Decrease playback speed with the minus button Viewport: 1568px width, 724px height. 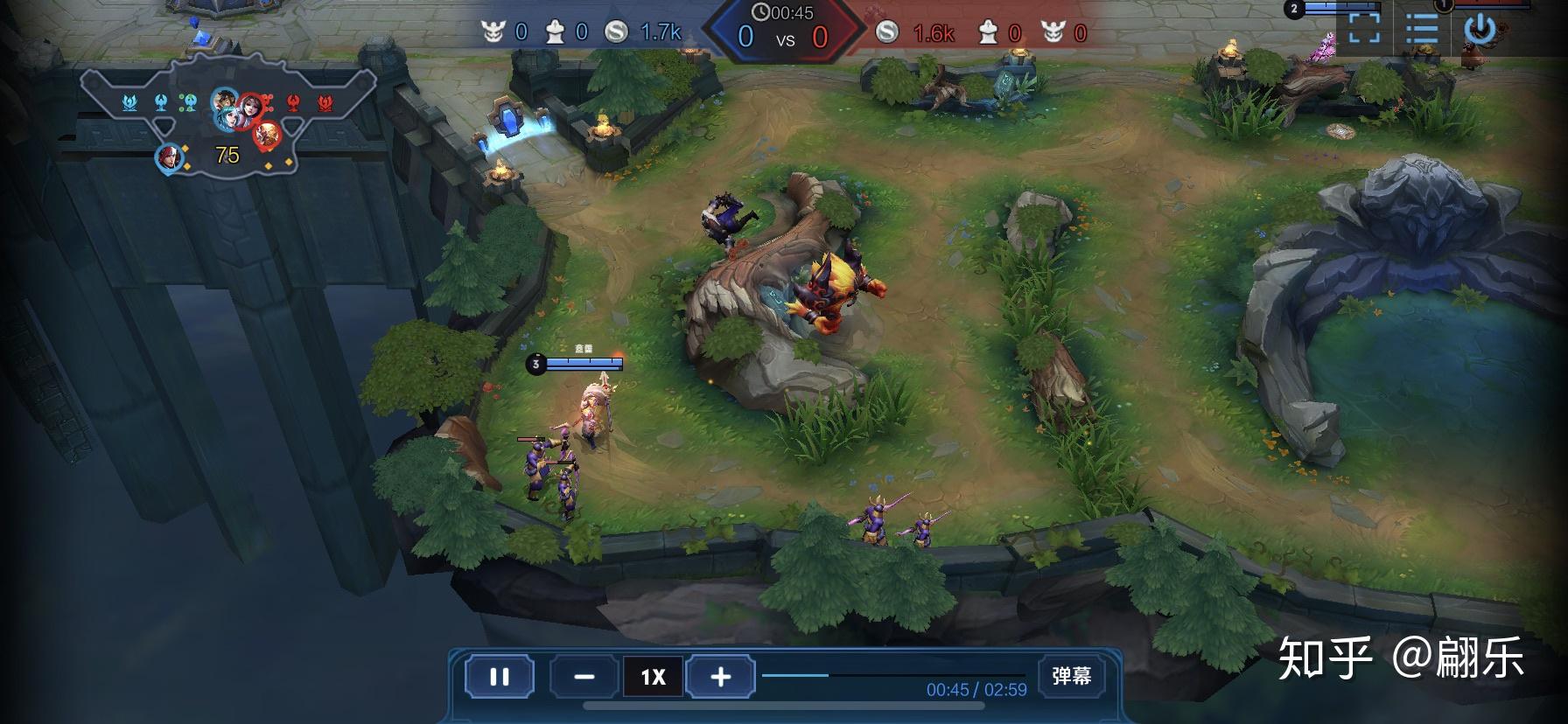583,677
